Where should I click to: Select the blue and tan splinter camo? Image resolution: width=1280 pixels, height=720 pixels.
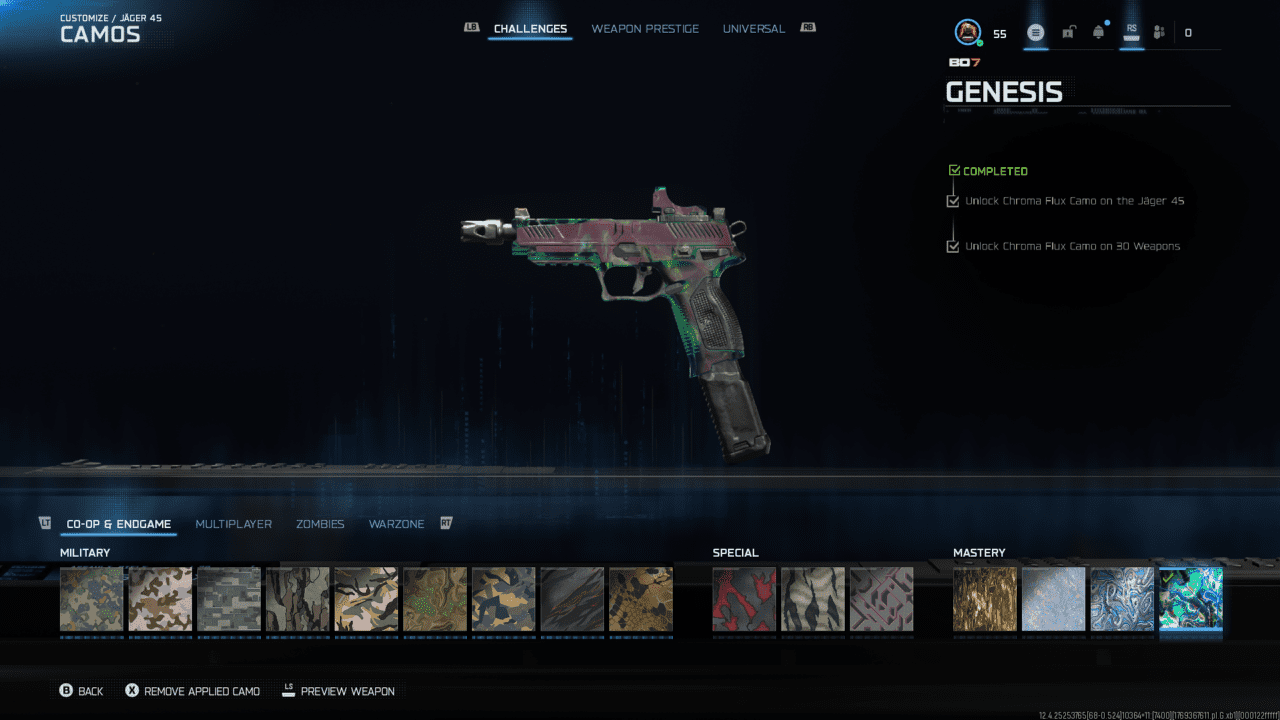point(503,599)
